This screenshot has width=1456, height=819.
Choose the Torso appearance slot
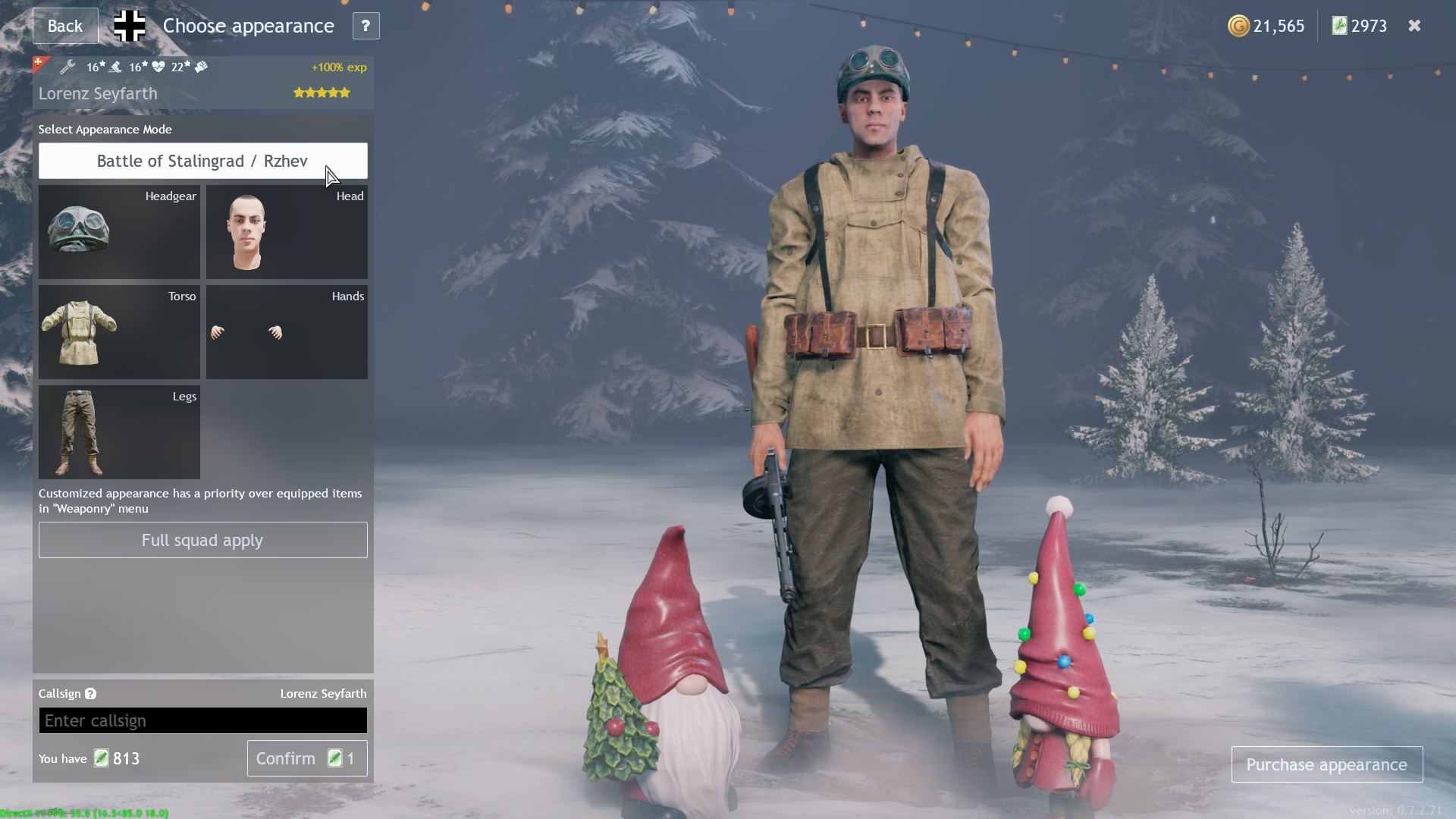[119, 332]
